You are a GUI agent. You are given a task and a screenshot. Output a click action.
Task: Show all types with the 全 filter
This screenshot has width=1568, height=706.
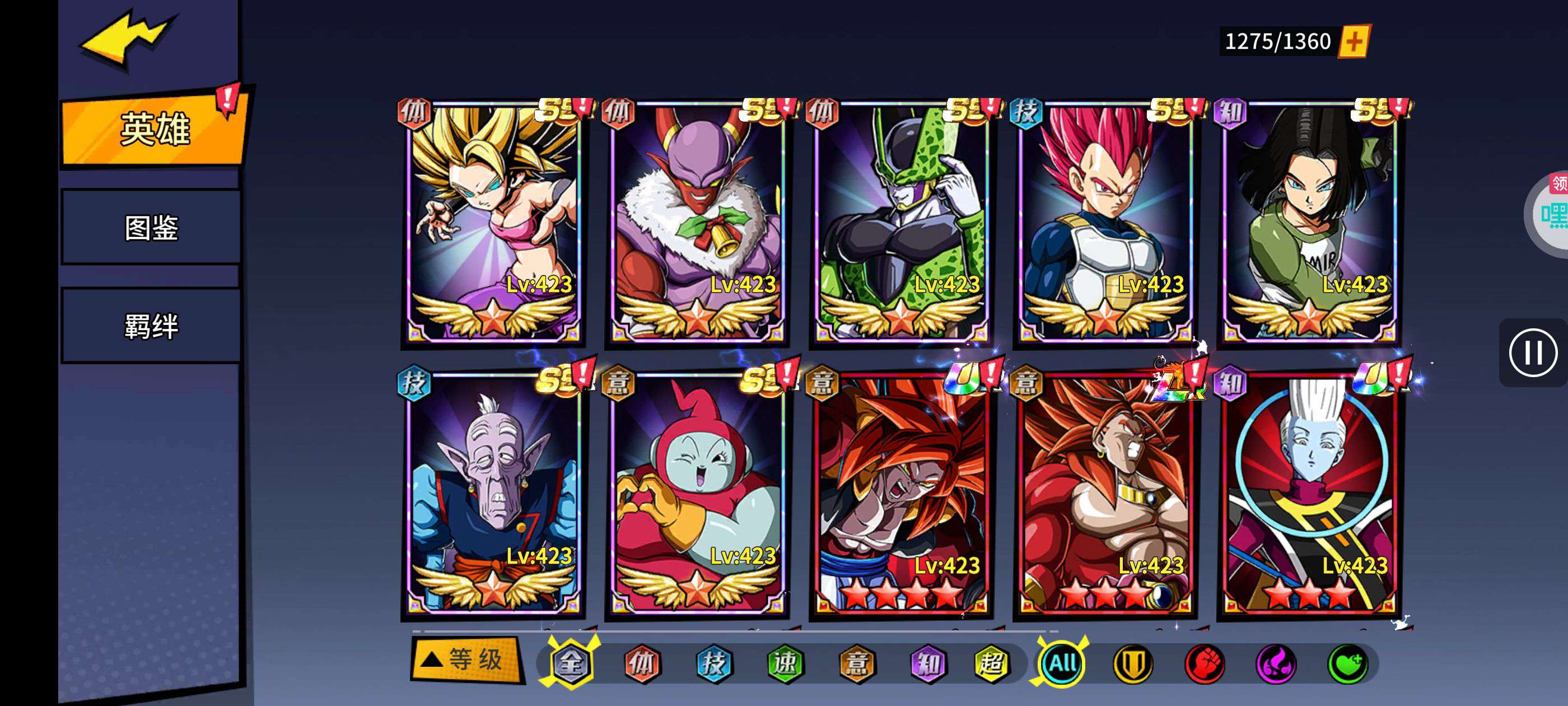570,663
